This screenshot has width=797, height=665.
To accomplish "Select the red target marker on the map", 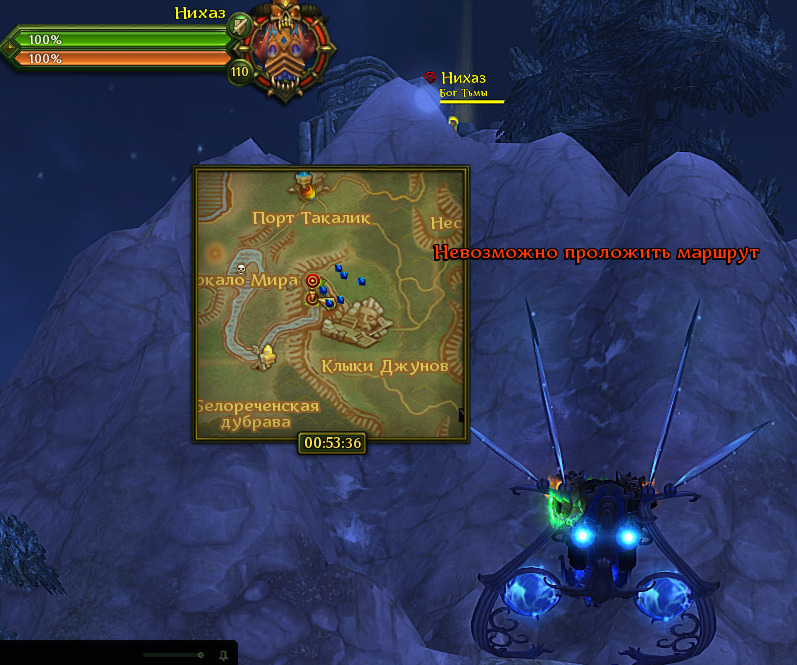I will pos(313,281).
